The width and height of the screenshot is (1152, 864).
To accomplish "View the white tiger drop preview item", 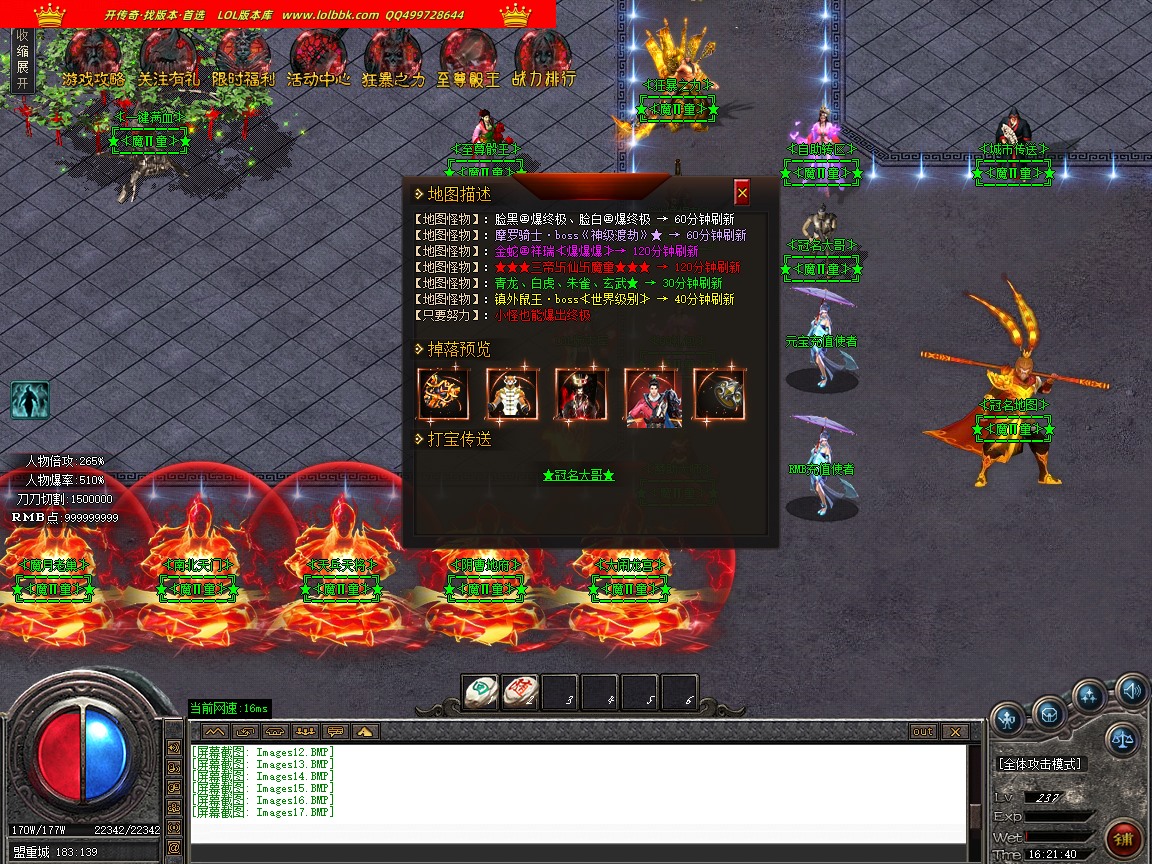I will click(512, 394).
